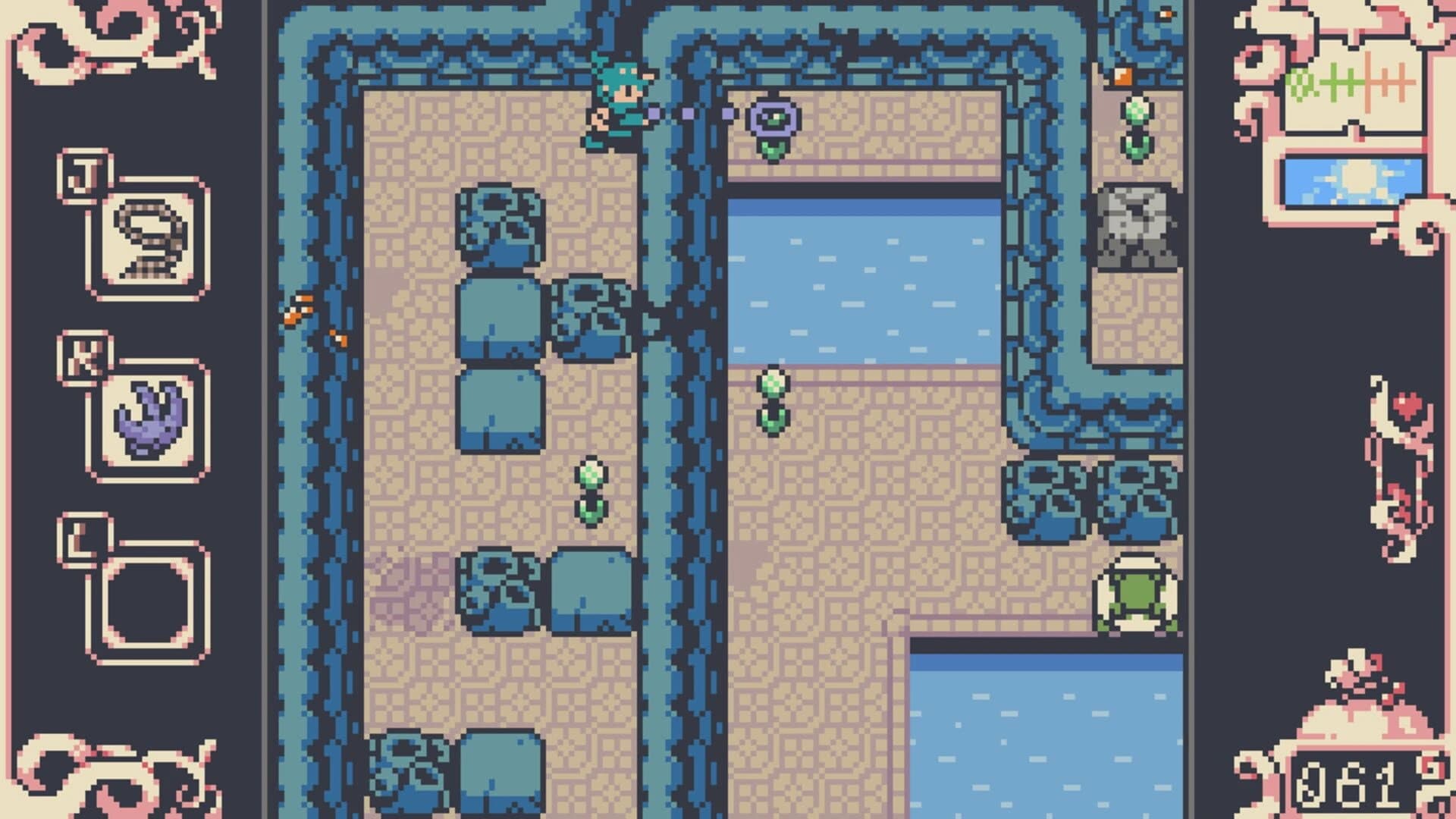1456x819 pixels.
Task: Click the purple eye-plant enemy
Action: [x=773, y=118]
